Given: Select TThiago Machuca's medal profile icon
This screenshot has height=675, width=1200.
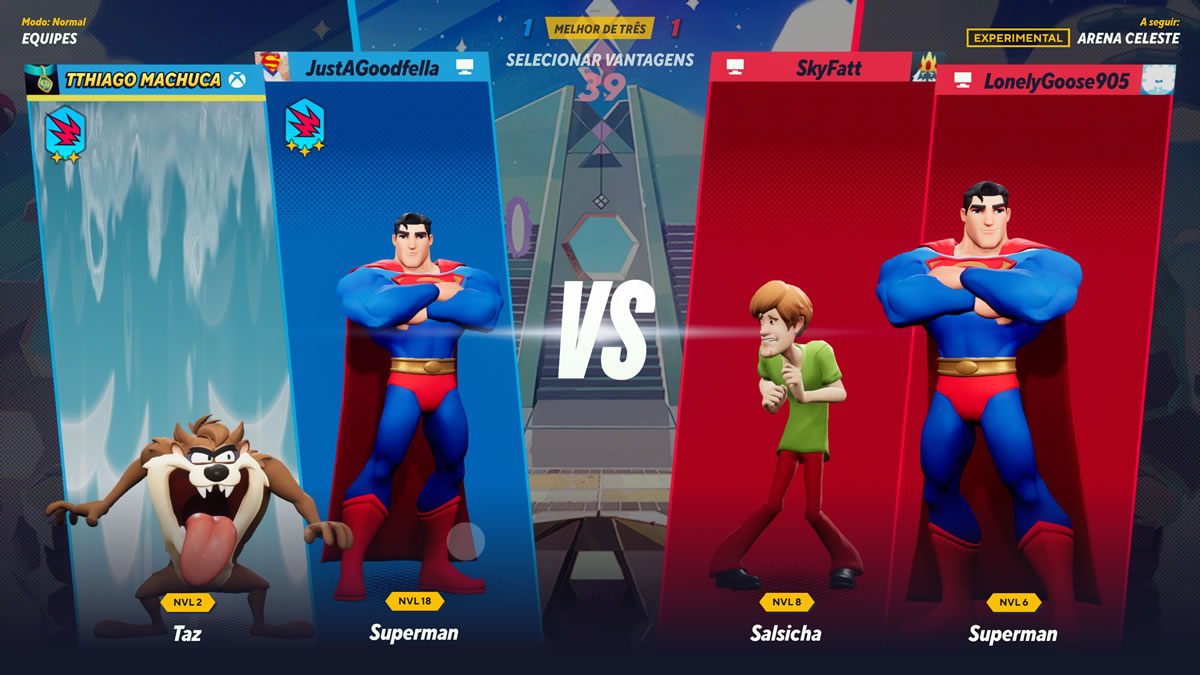Looking at the screenshot, I should pos(42,81).
